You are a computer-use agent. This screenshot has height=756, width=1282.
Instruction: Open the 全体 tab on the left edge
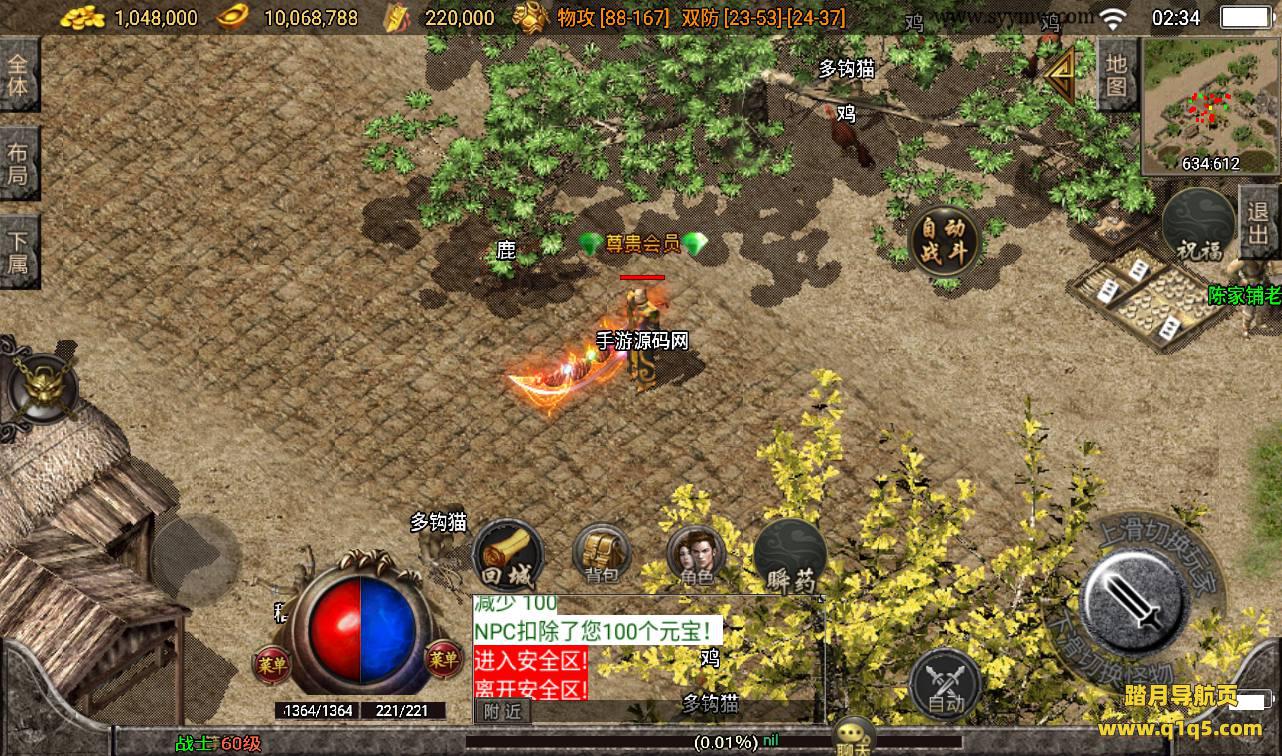tap(19, 75)
